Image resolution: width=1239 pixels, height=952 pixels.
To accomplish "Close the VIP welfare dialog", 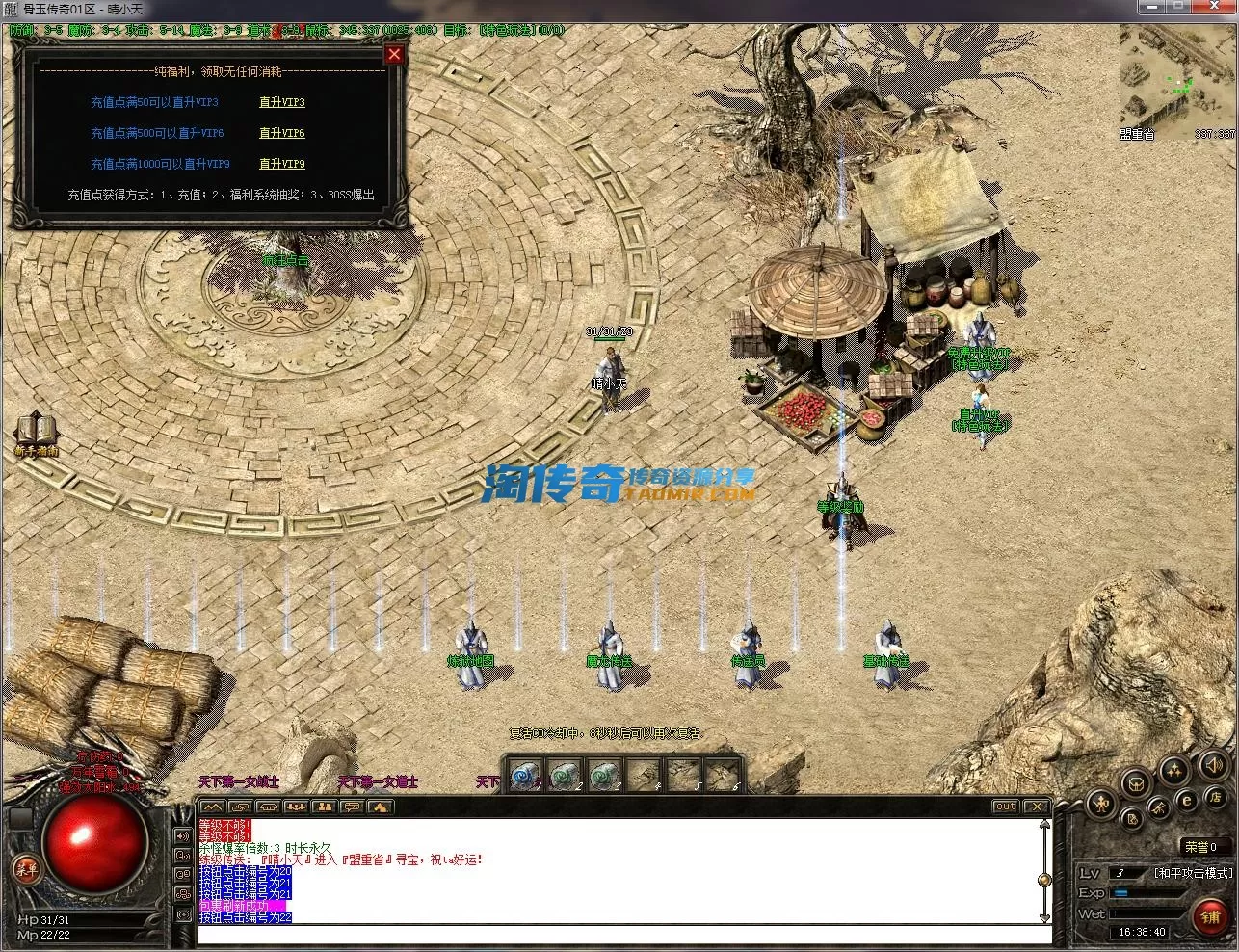I will (393, 55).
